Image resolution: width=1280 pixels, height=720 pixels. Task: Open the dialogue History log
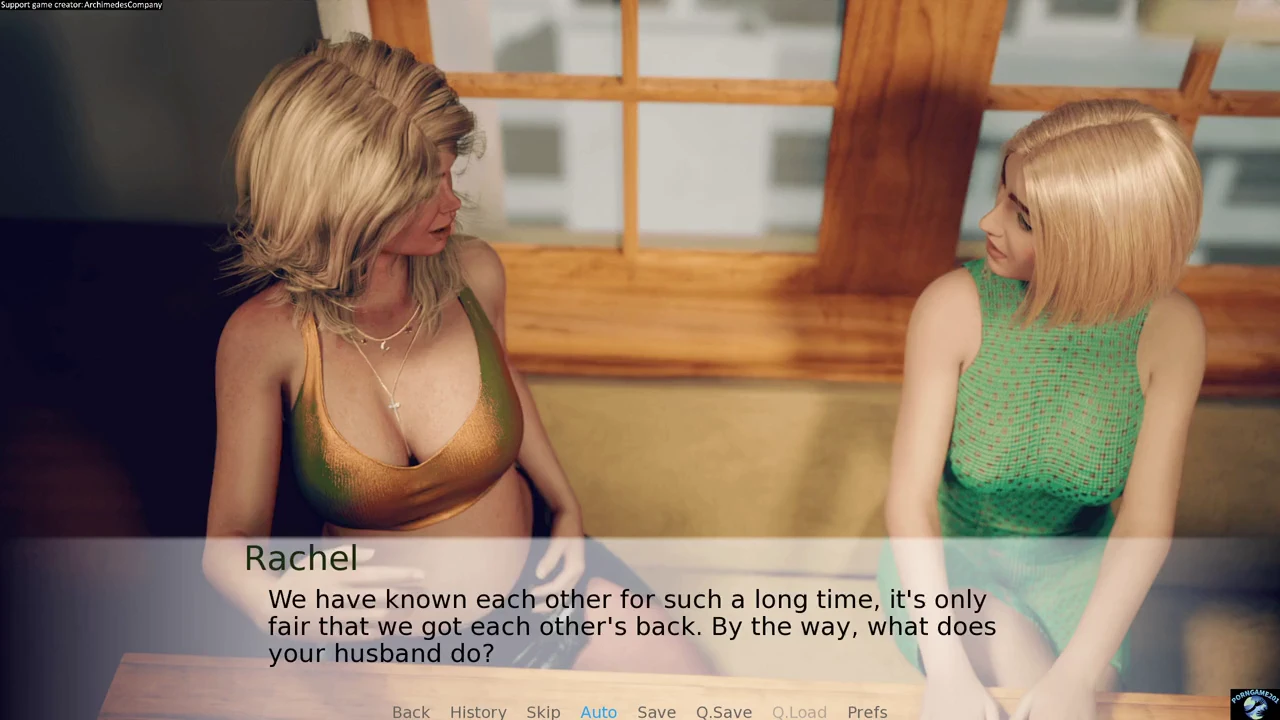point(478,711)
